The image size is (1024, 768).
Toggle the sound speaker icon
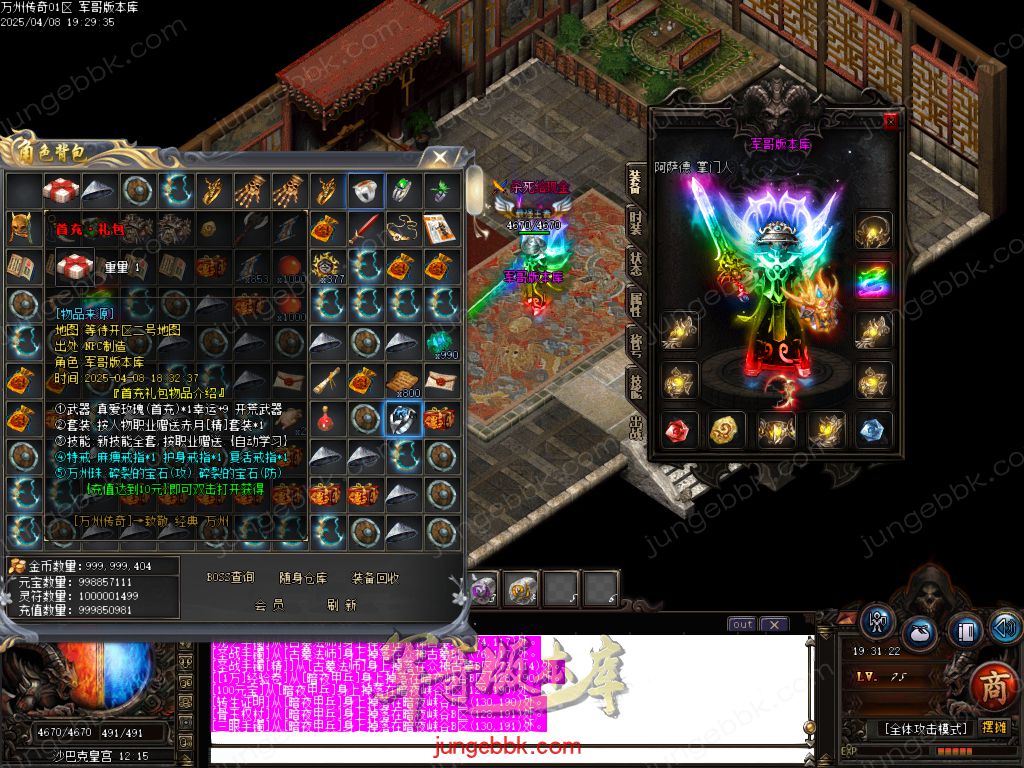tap(1005, 628)
